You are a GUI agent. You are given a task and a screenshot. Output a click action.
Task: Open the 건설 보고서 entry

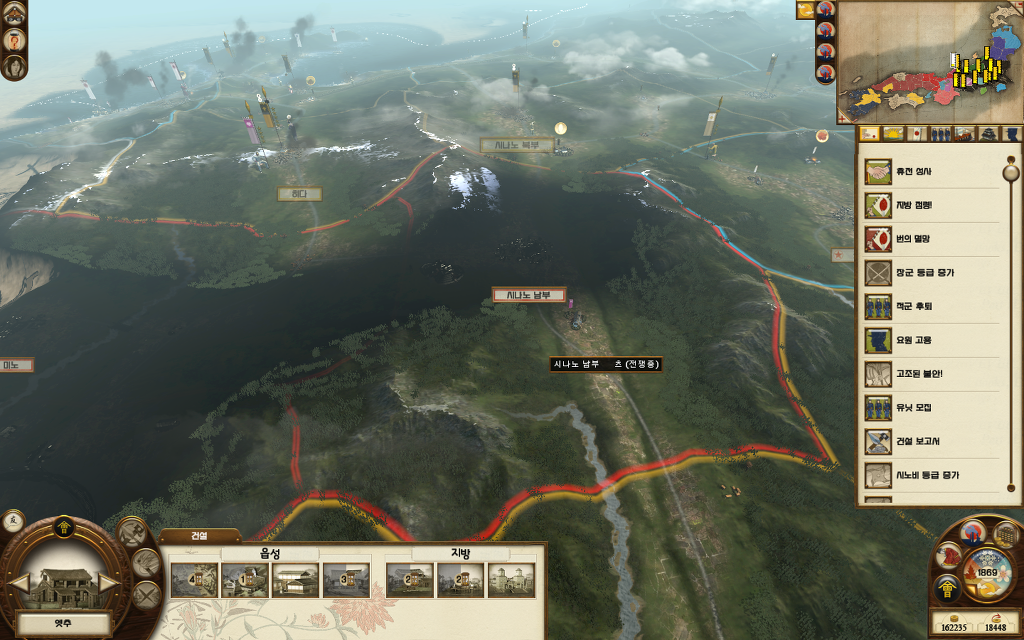pyautogui.click(x=910, y=441)
